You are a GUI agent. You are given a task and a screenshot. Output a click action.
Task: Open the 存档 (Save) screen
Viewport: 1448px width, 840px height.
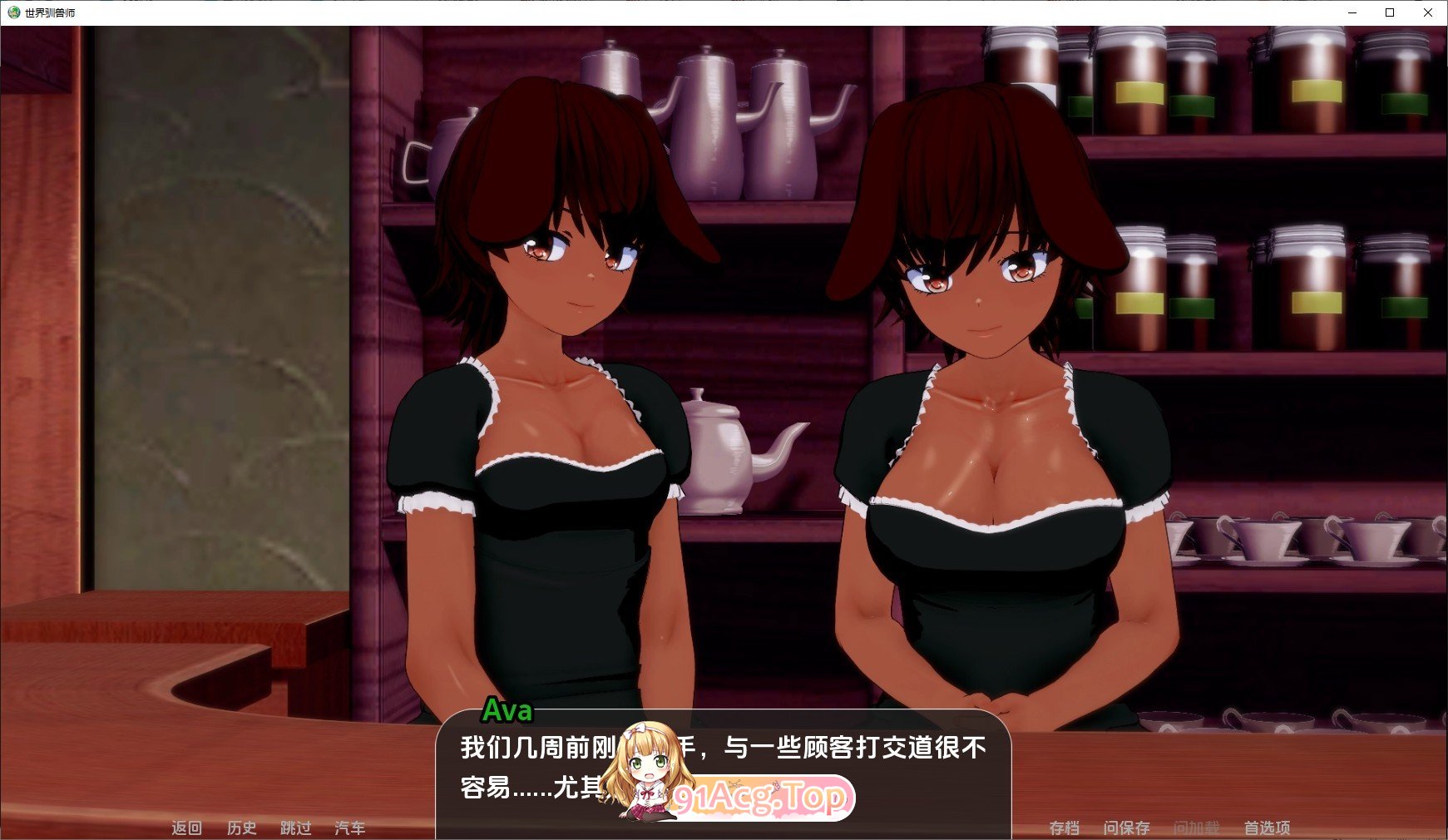pyautogui.click(x=1067, y=827)
